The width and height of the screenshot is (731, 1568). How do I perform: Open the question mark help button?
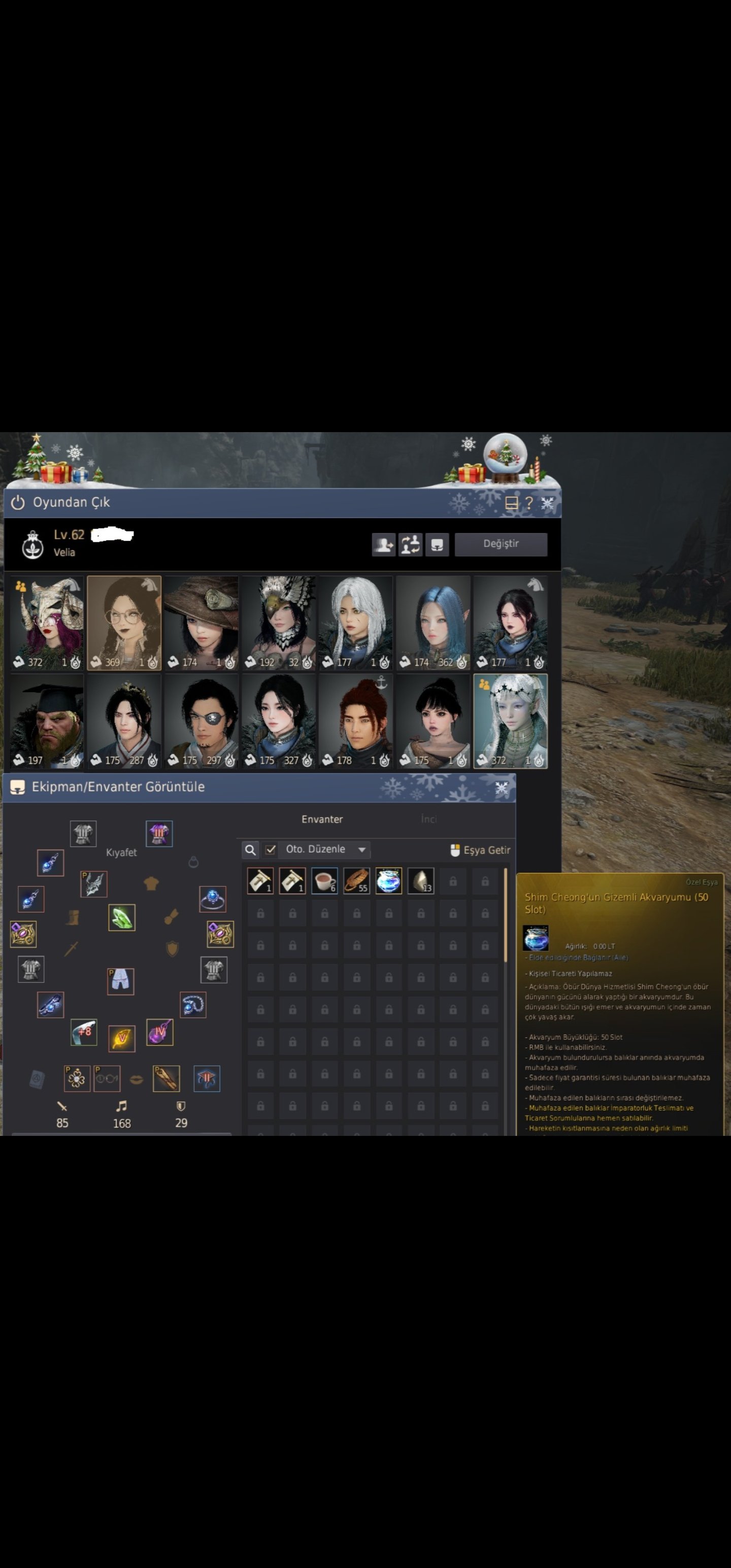[529, 503]
